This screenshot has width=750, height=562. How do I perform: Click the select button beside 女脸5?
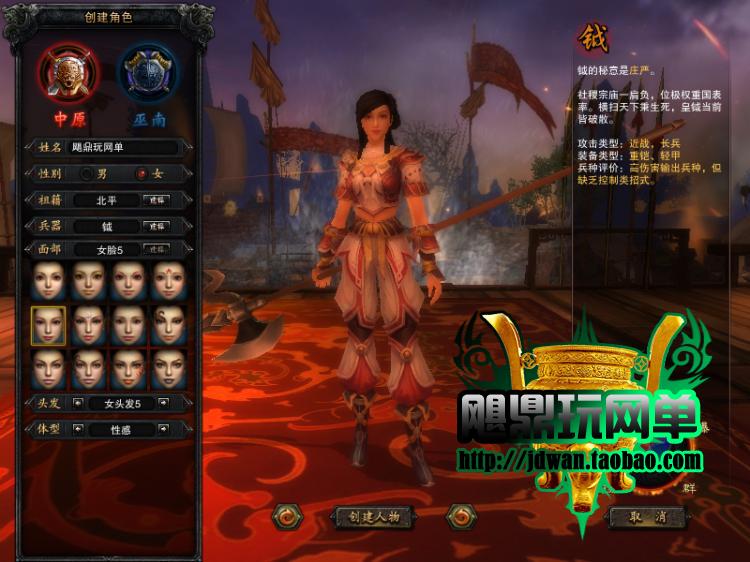[157, 249]
